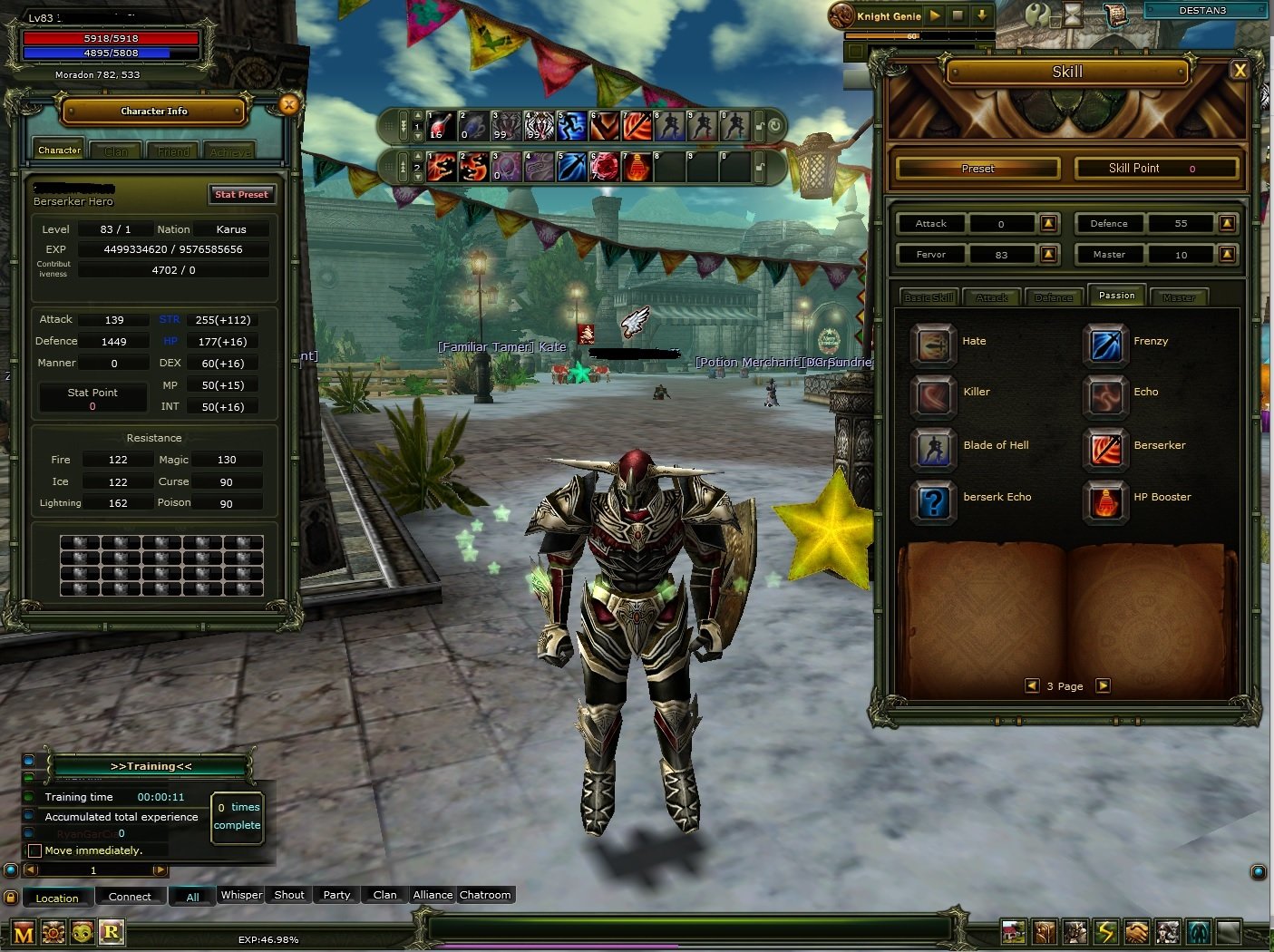Toggle the Move immediately checkbox
1274x952 pixels.
tap(34, 850)
